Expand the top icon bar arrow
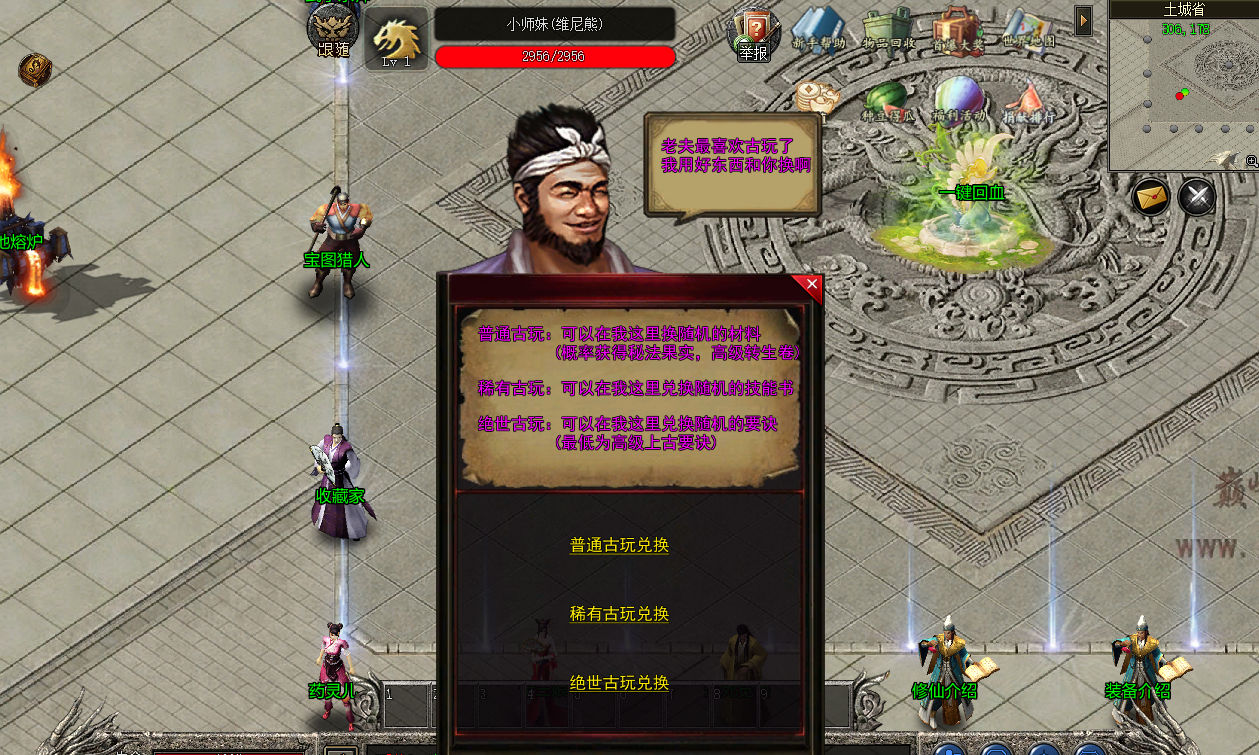This screenshot has width=1259, height=755. (1083, 20)
